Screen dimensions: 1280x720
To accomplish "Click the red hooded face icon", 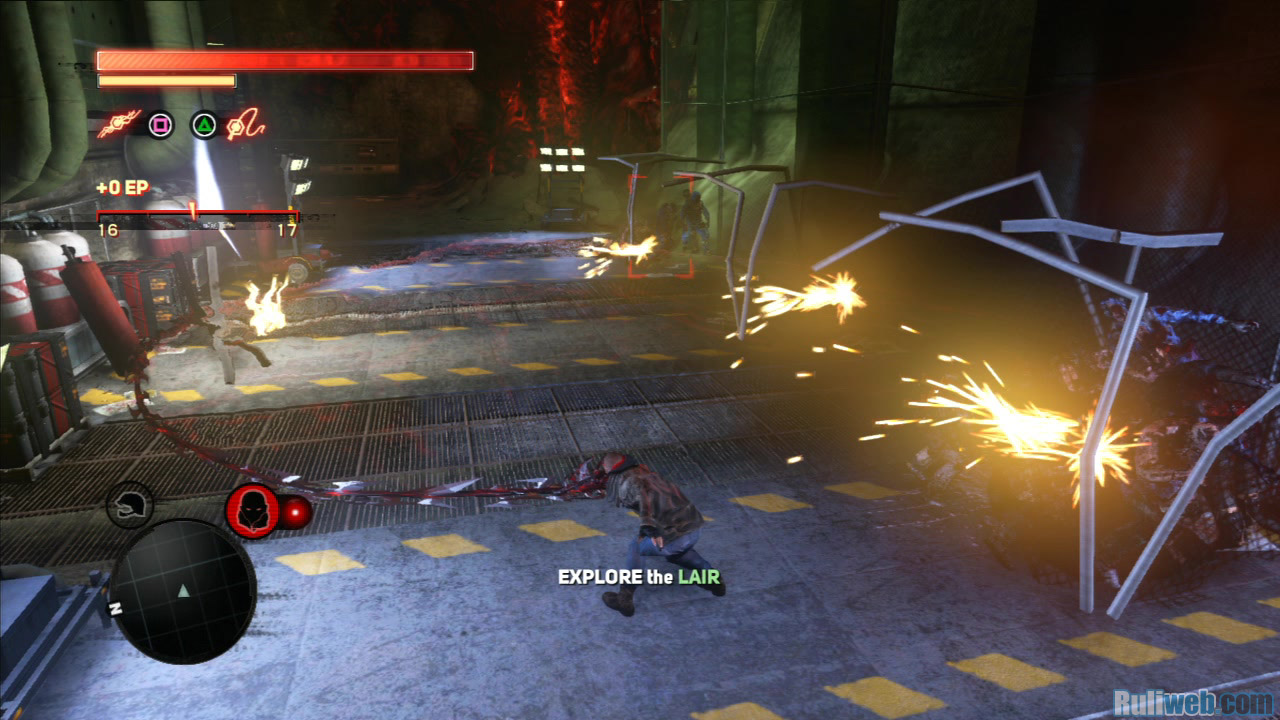I will click(253, 511).
